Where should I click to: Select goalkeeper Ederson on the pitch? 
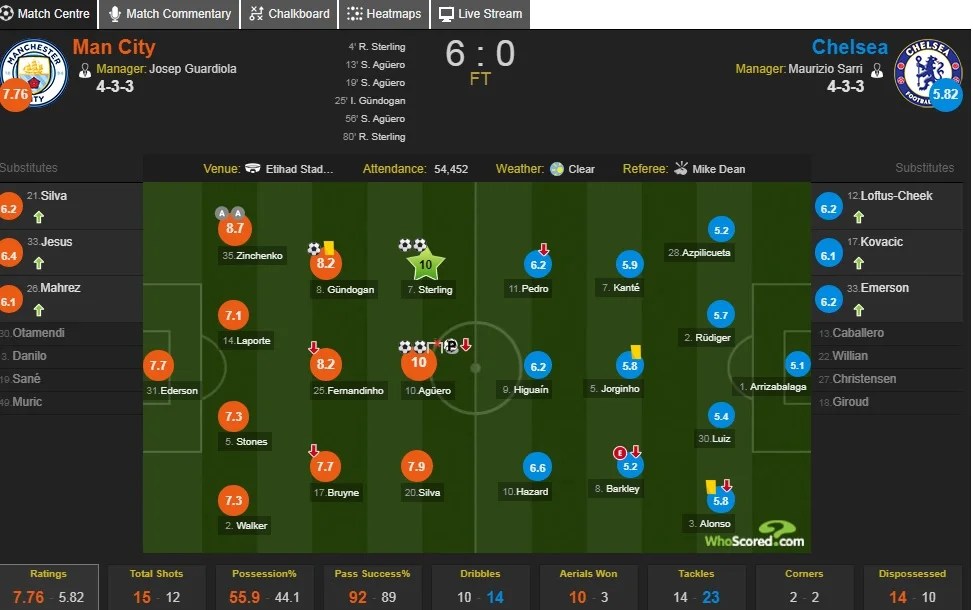158,366
